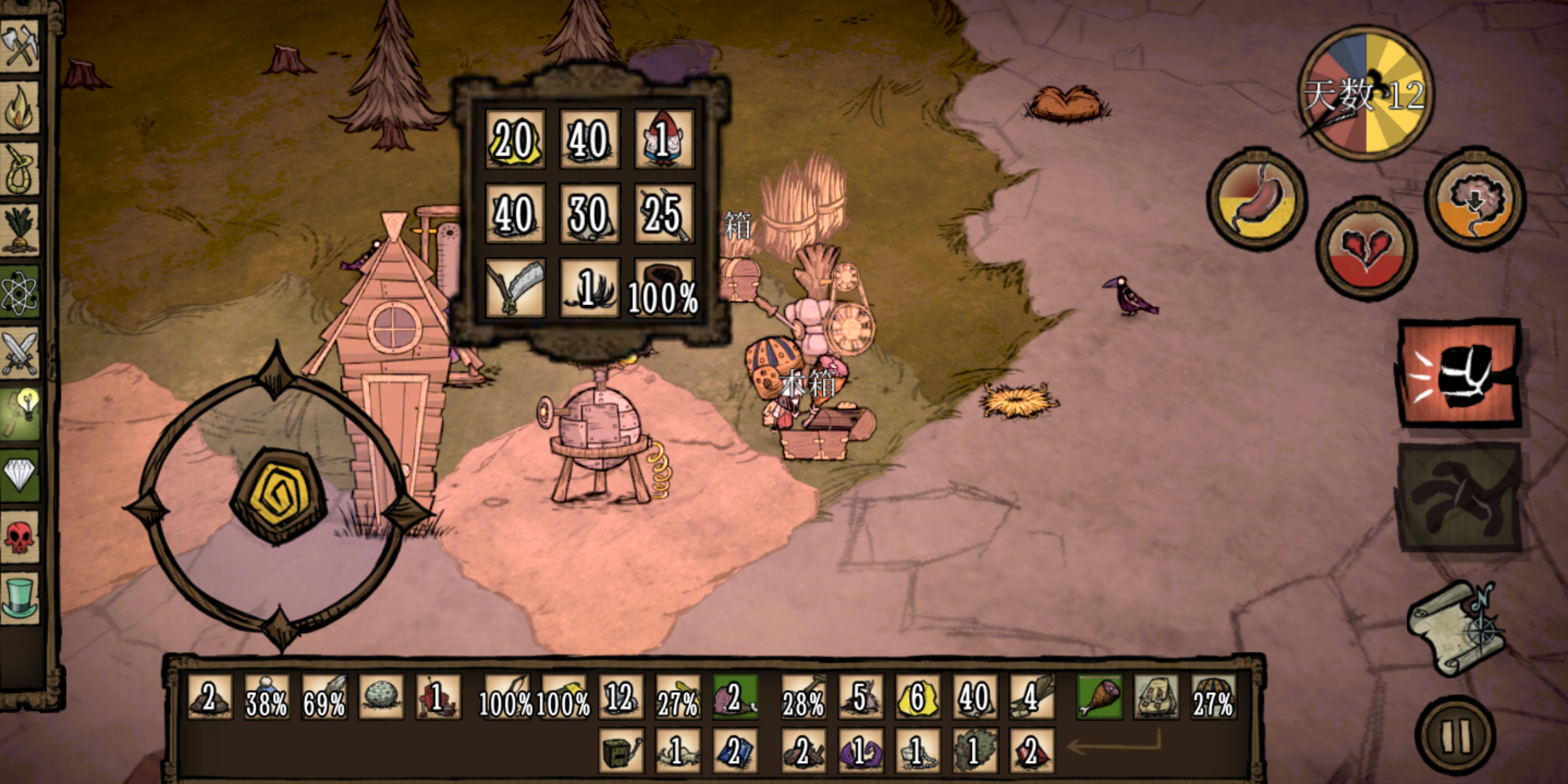Switch to the green top hat Dress tab
This screenshot has width=1568, height=784.
coord(20,597)
